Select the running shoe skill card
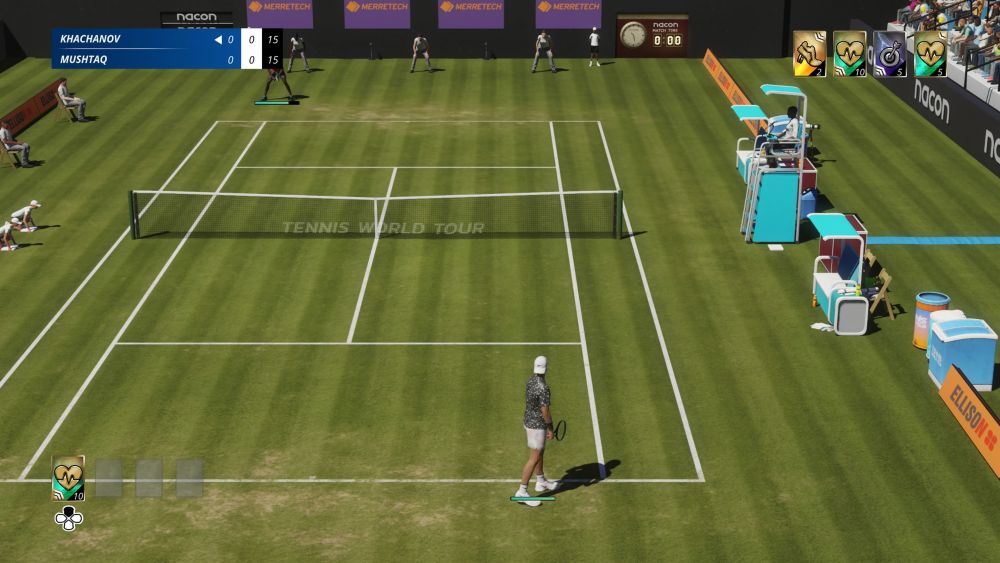The image size is (1000, 563). pos(809,53)
